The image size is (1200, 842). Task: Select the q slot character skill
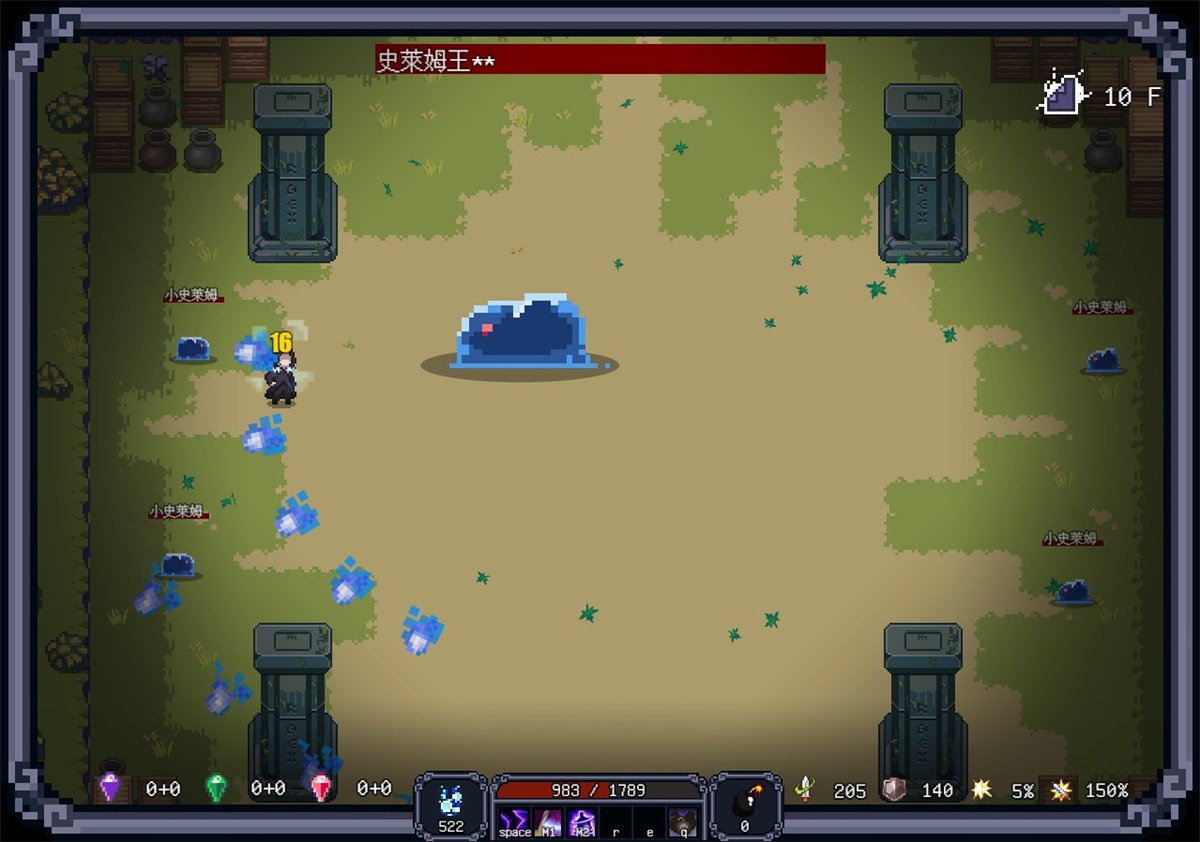(683, 821)
